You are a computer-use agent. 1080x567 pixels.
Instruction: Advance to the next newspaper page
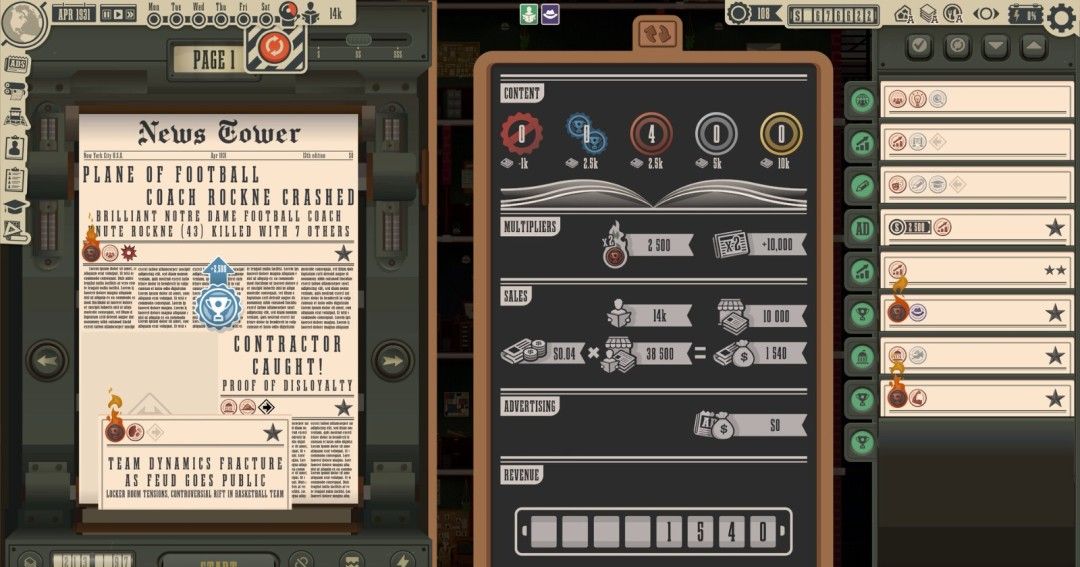(392, 360)
